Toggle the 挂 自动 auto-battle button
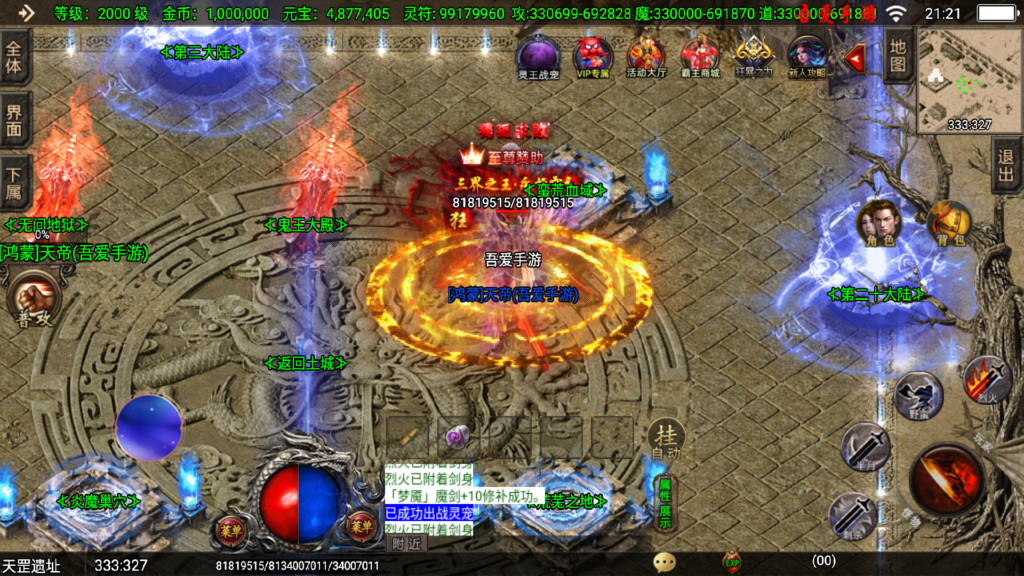This screenshot has width=1024, height=576. click(x=666, y=439)
